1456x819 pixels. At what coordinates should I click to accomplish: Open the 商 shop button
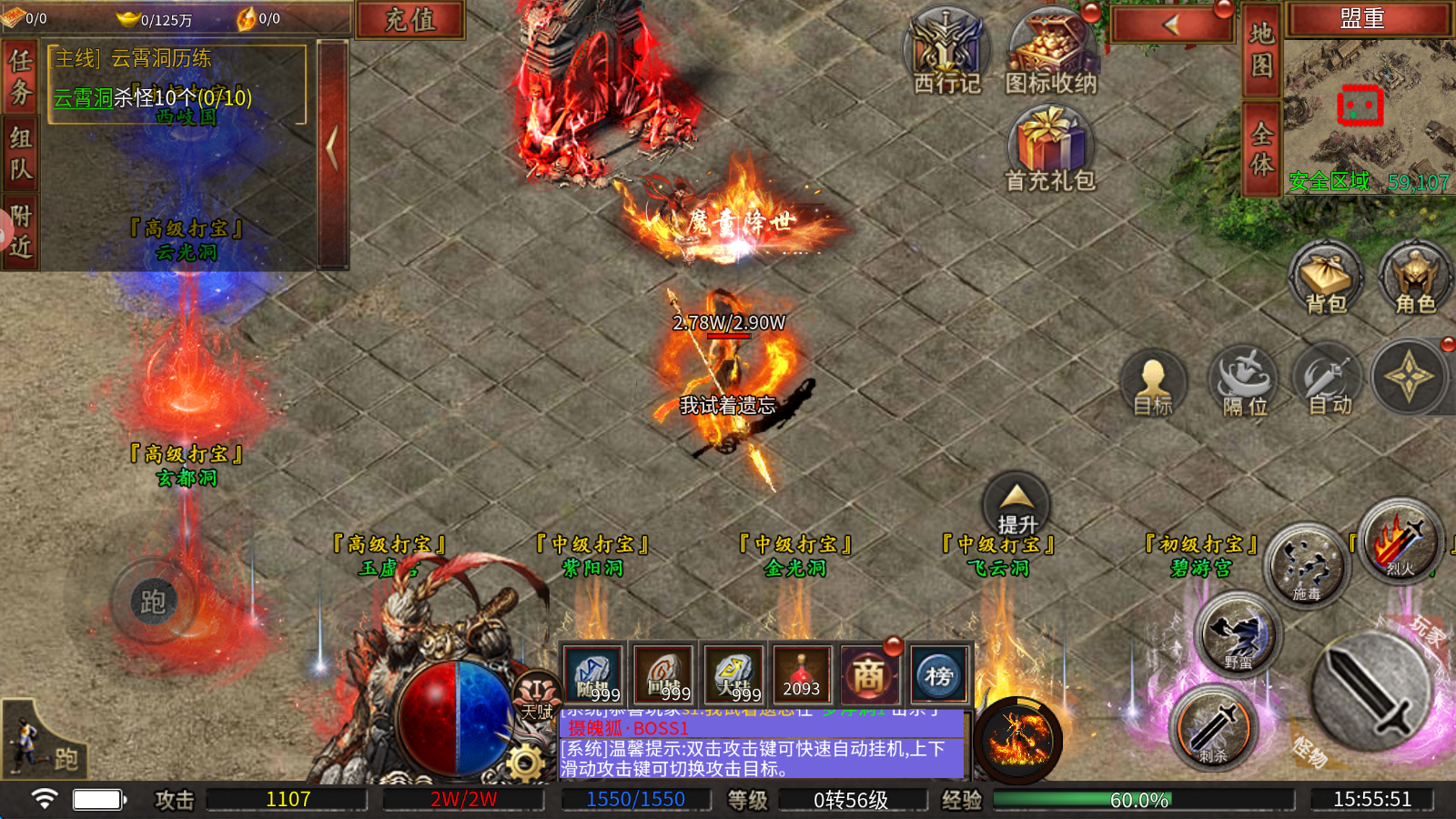(868, 675)
